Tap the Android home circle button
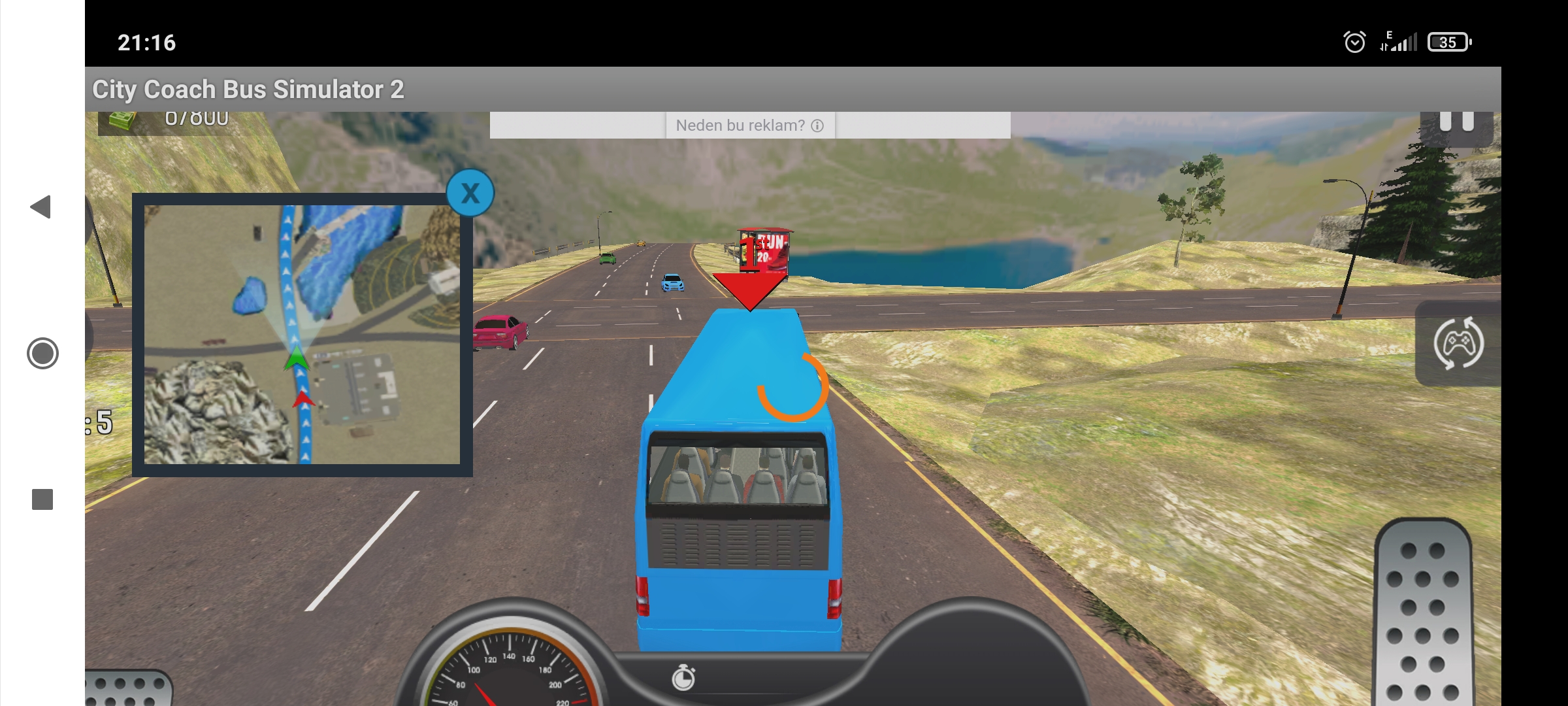This screenshot has width=1568, height=706. point(42,354)
